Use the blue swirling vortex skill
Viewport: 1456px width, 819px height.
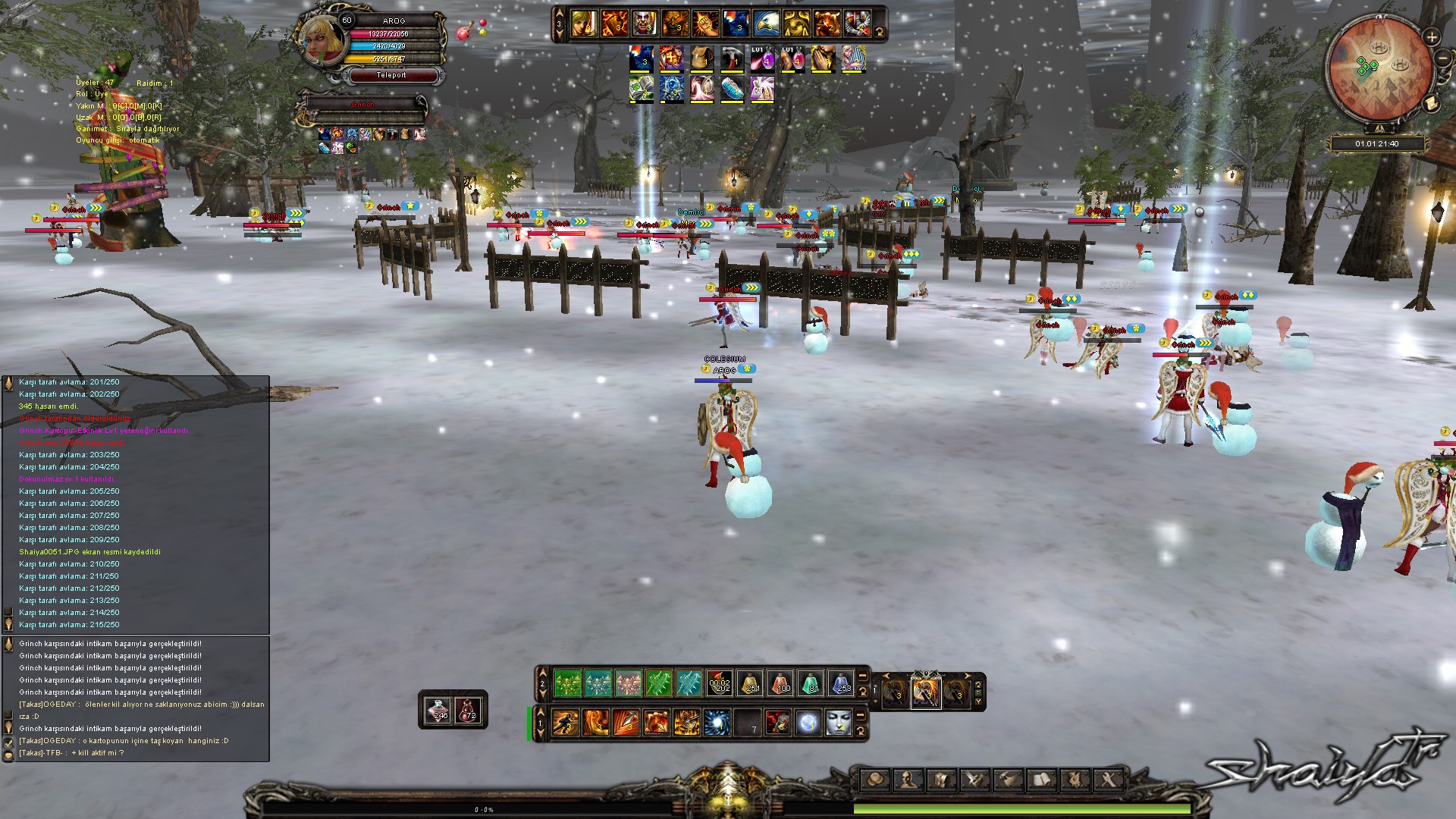click(717, 723)
